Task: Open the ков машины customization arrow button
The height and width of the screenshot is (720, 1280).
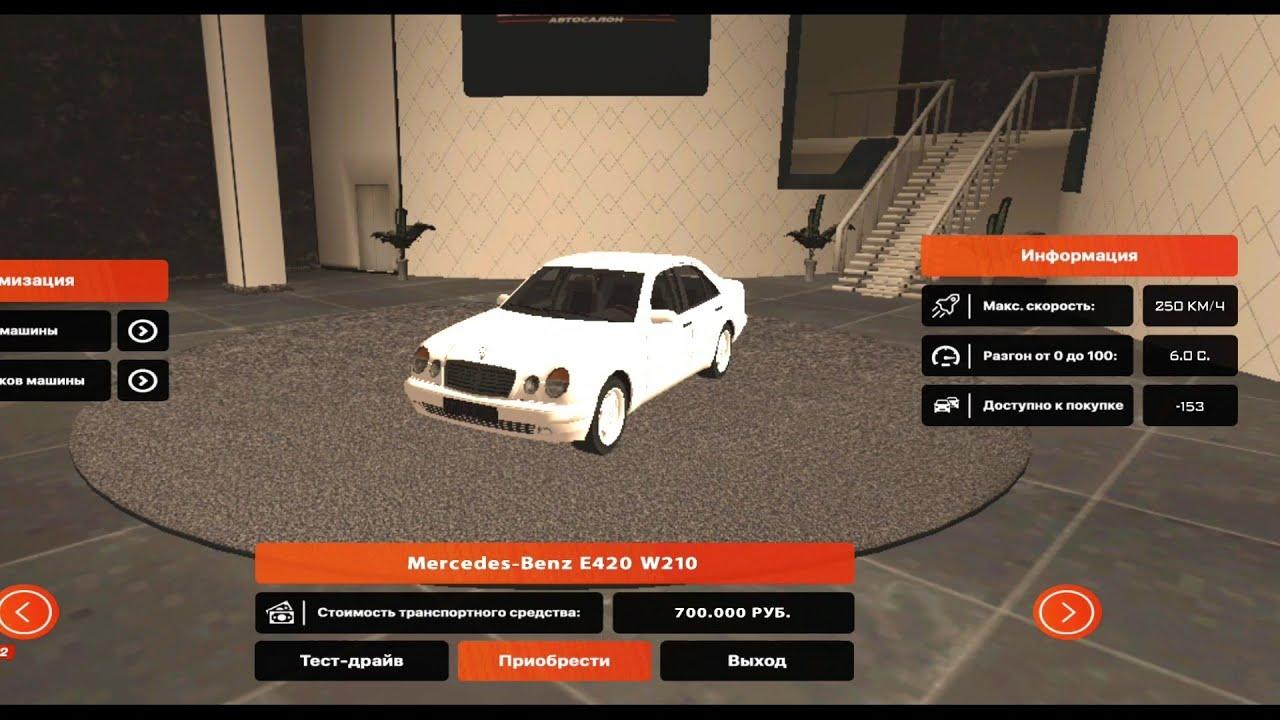Action: click(143, 381)
